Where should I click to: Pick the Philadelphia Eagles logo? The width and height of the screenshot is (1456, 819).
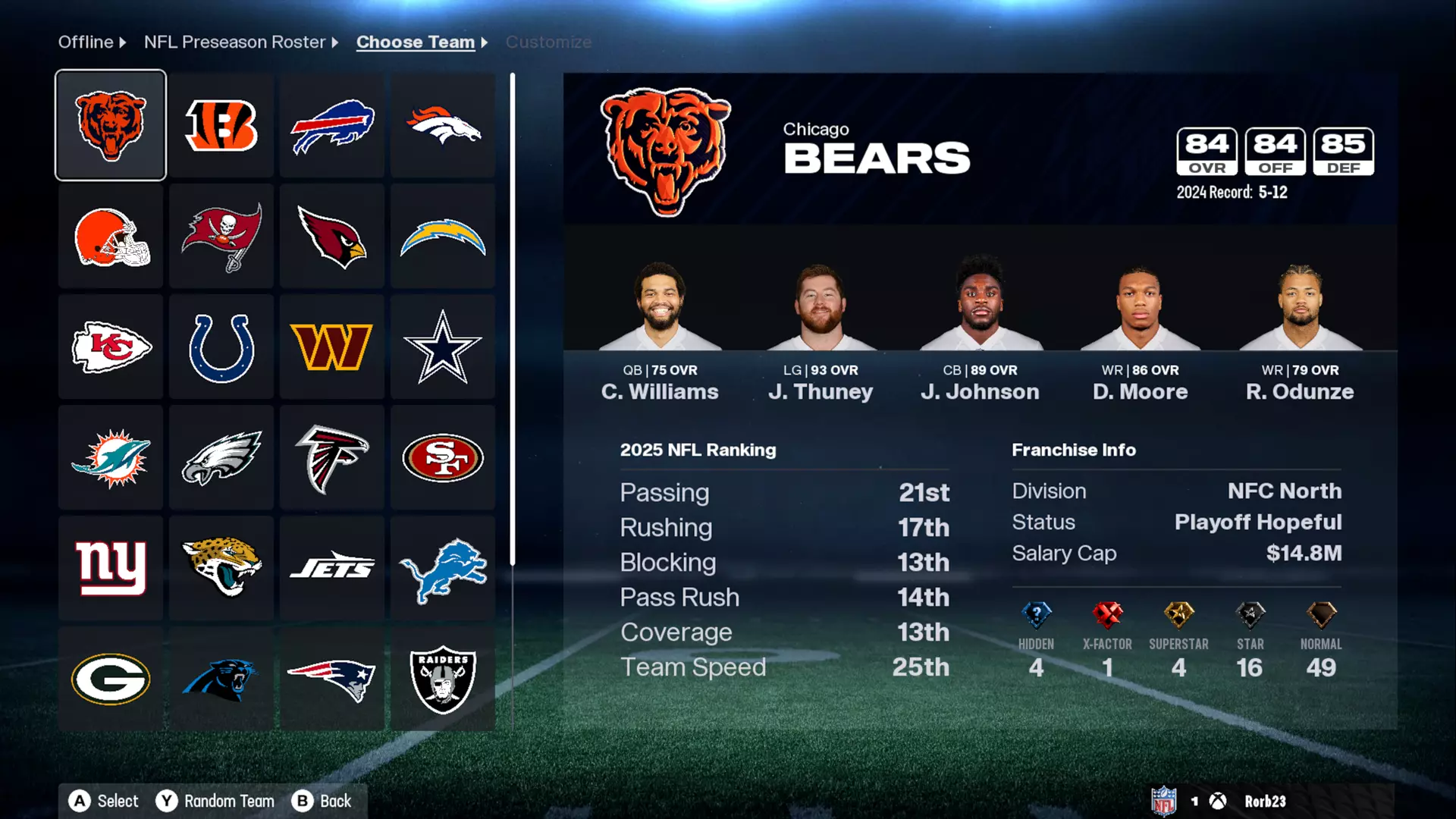coord(221,457)
